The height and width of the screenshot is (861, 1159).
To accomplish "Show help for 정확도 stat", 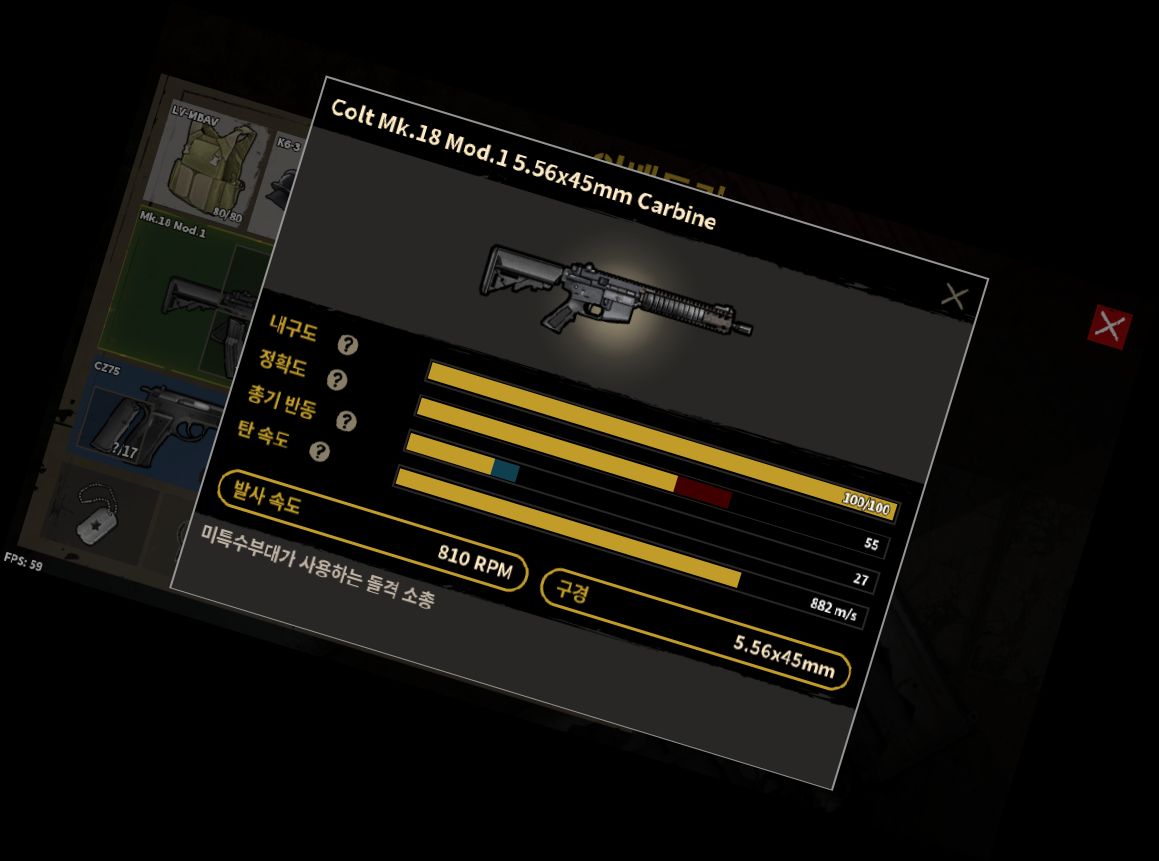I will [337, 380].
